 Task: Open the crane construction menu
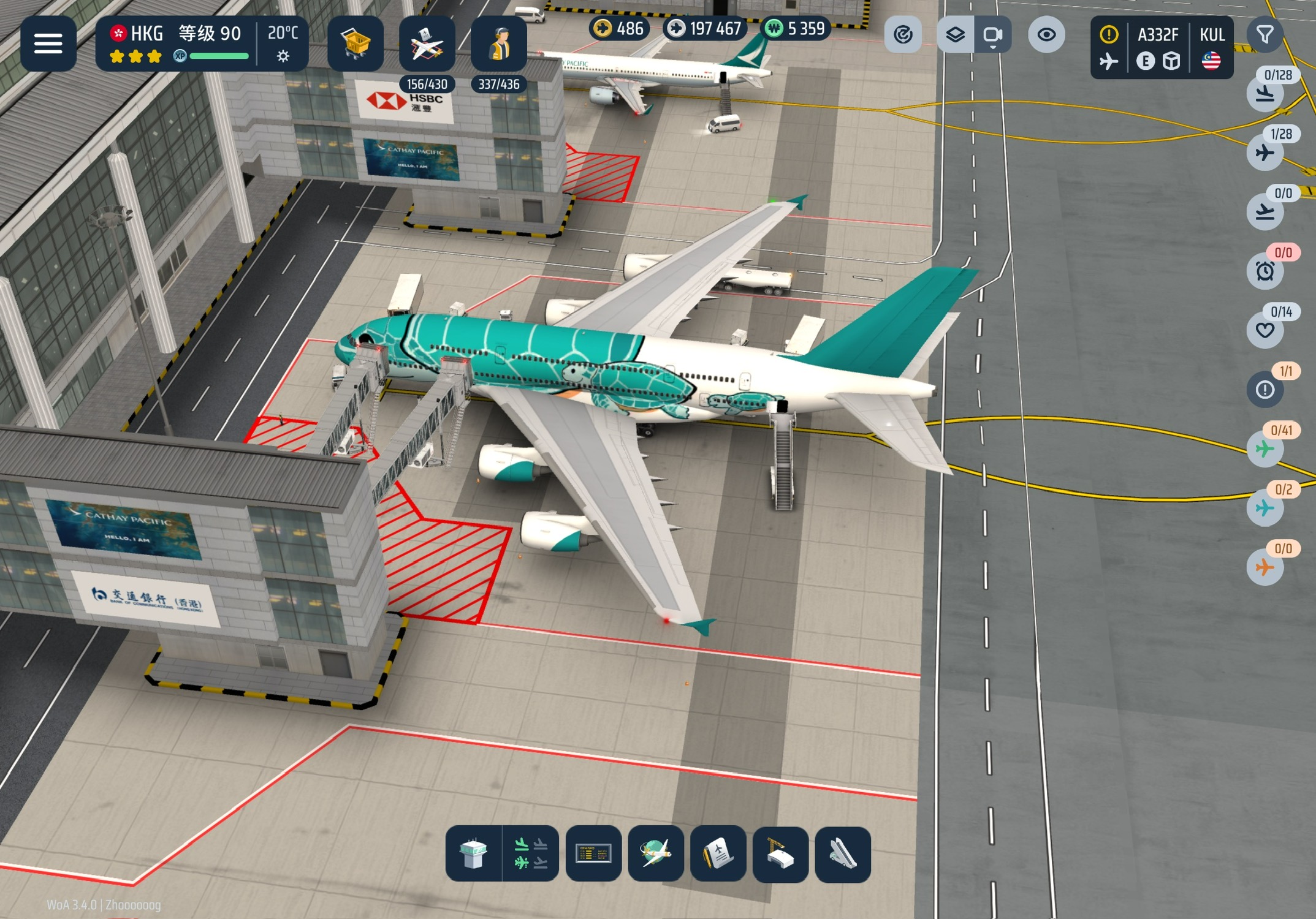click(x=780, y=854)
